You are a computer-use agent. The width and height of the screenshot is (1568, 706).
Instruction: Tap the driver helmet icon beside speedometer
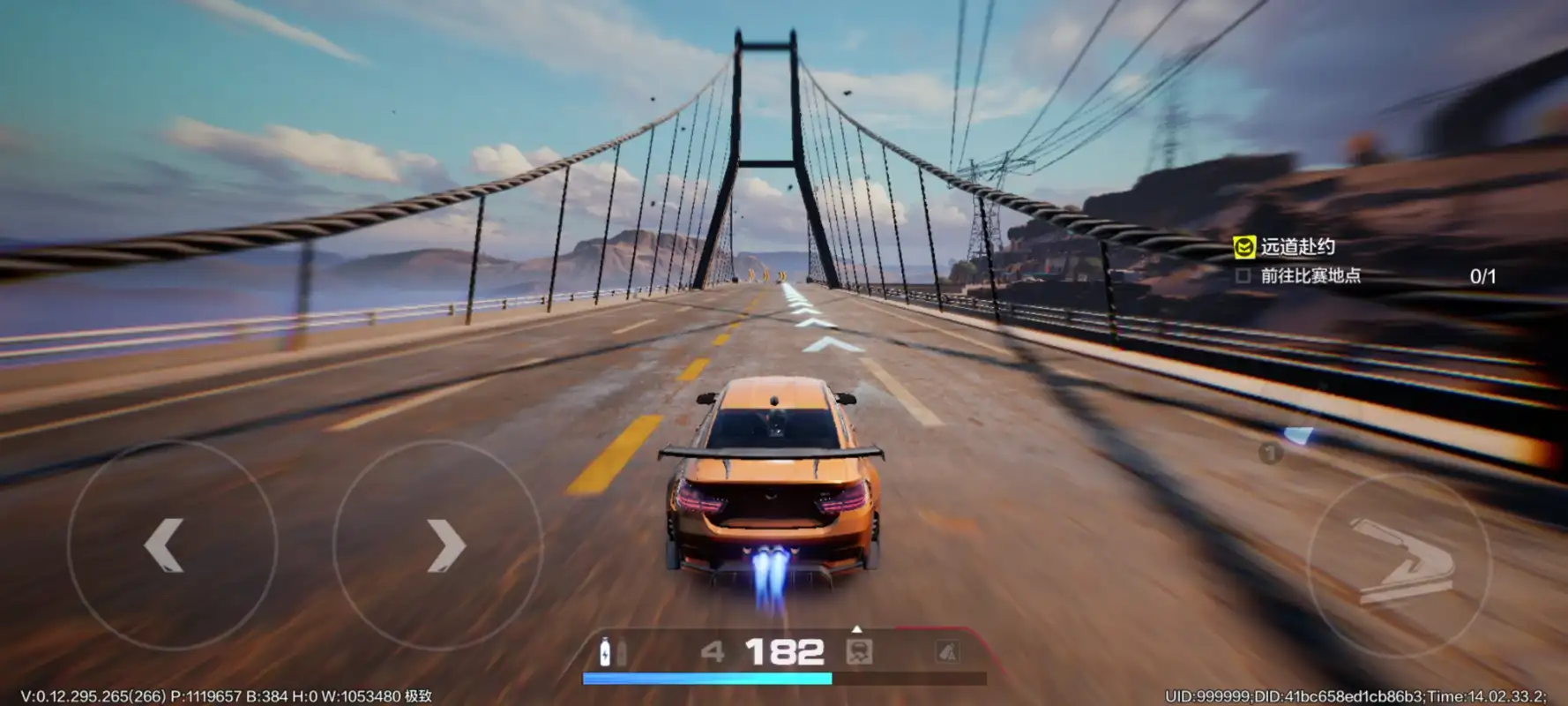[x=859, y=652]
